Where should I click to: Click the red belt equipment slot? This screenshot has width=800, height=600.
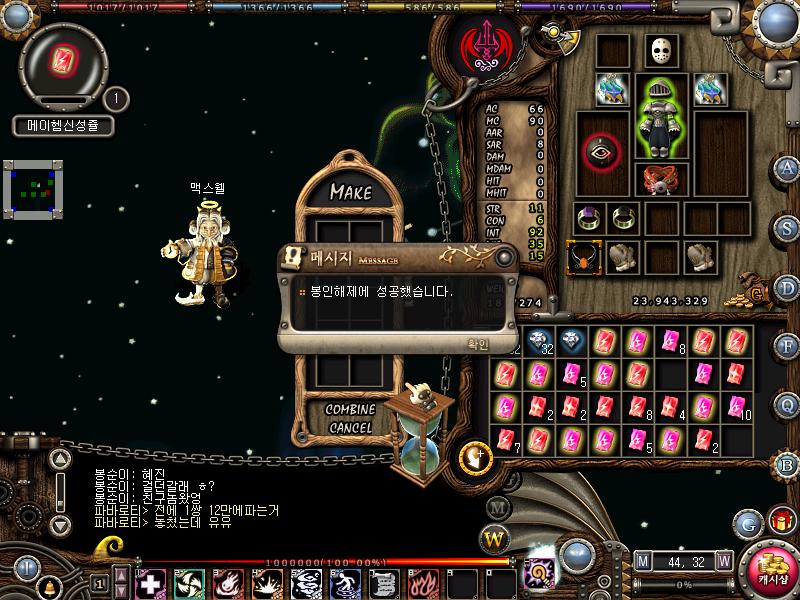tap(661, 181)
